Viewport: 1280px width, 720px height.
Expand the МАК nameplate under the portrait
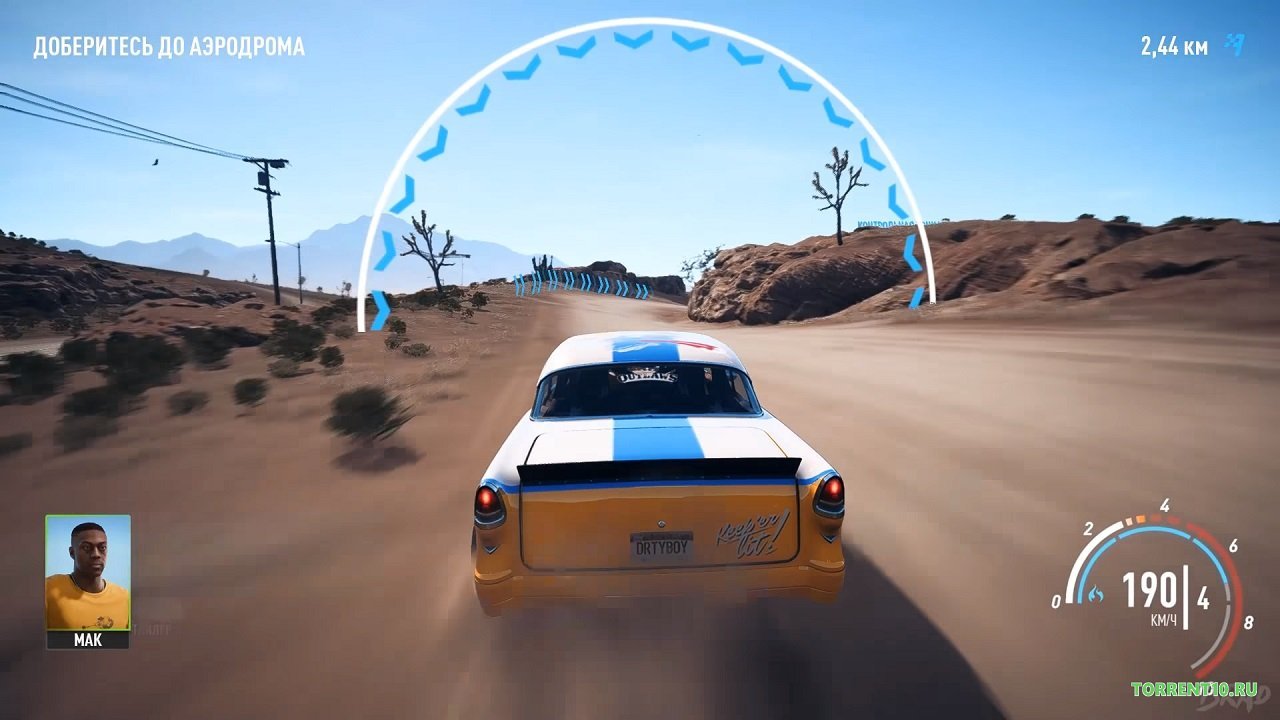(x=88, y=642)
